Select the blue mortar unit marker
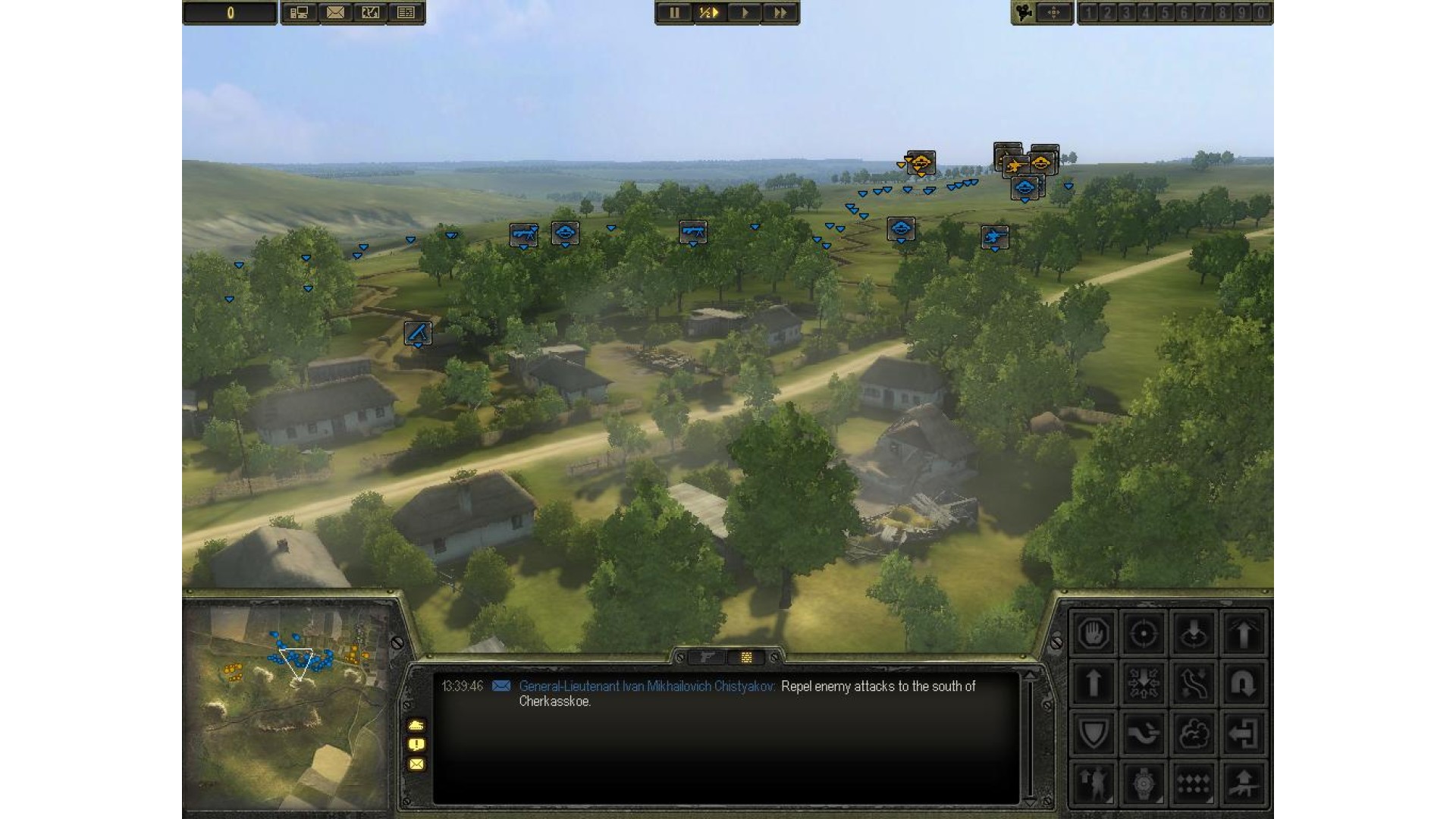1456x819 pixels. (418, 333)
